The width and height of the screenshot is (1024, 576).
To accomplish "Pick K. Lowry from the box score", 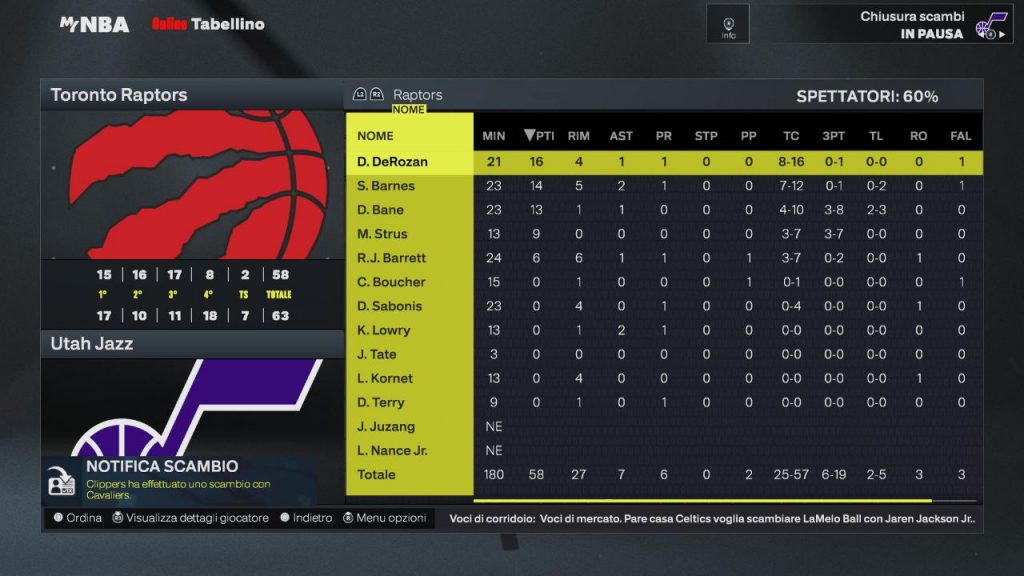I will point(384,330).
